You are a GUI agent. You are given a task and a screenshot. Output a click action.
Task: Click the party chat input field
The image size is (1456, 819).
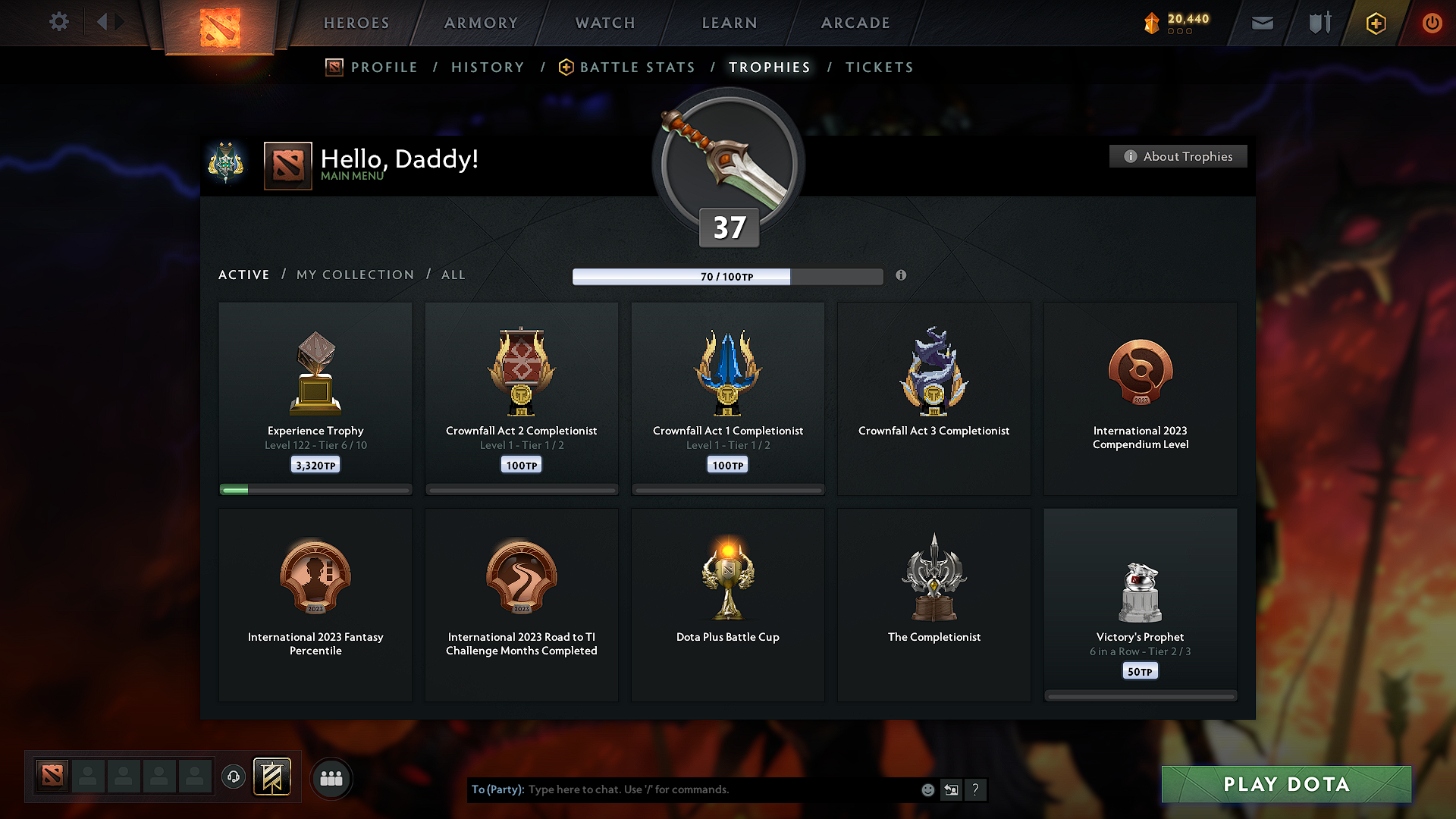point(682,789)
